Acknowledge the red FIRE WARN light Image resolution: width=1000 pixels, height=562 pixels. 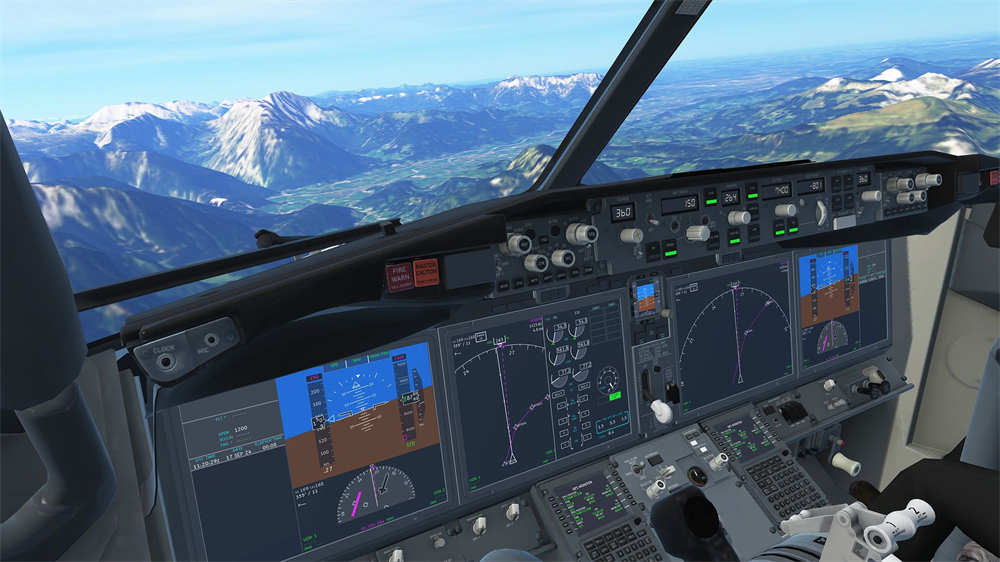399,276
